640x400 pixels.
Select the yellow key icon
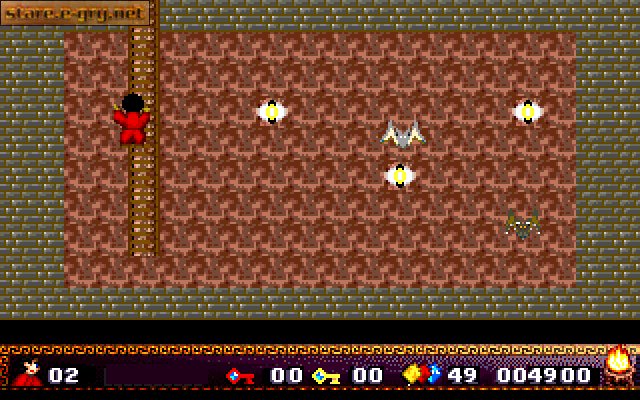tap(326, 375)
